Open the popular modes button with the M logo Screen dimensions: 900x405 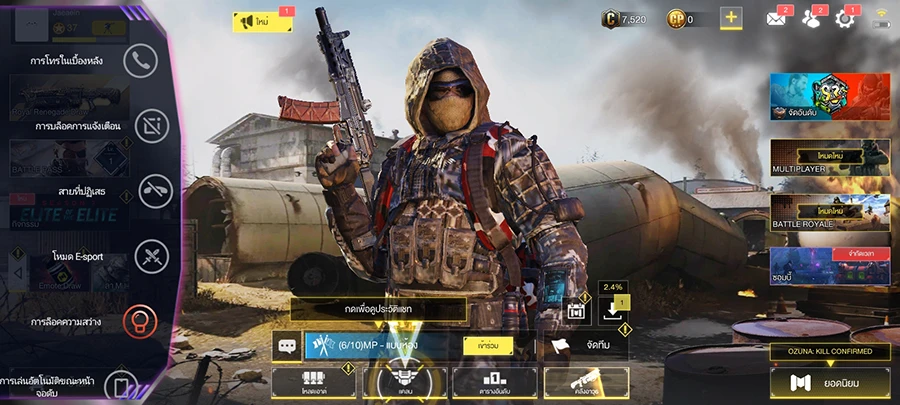(x=829, y=381)
